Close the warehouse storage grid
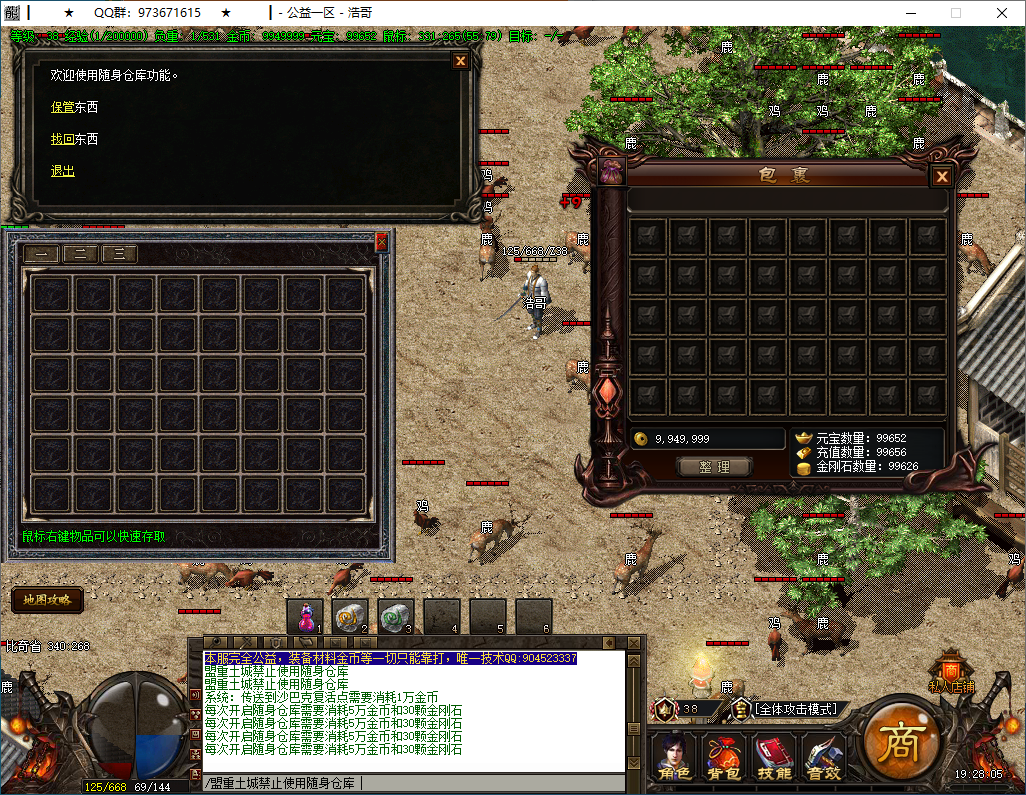Image resolution: width=1026 pixels, height=795 pixels. click(x=381, y=241)
